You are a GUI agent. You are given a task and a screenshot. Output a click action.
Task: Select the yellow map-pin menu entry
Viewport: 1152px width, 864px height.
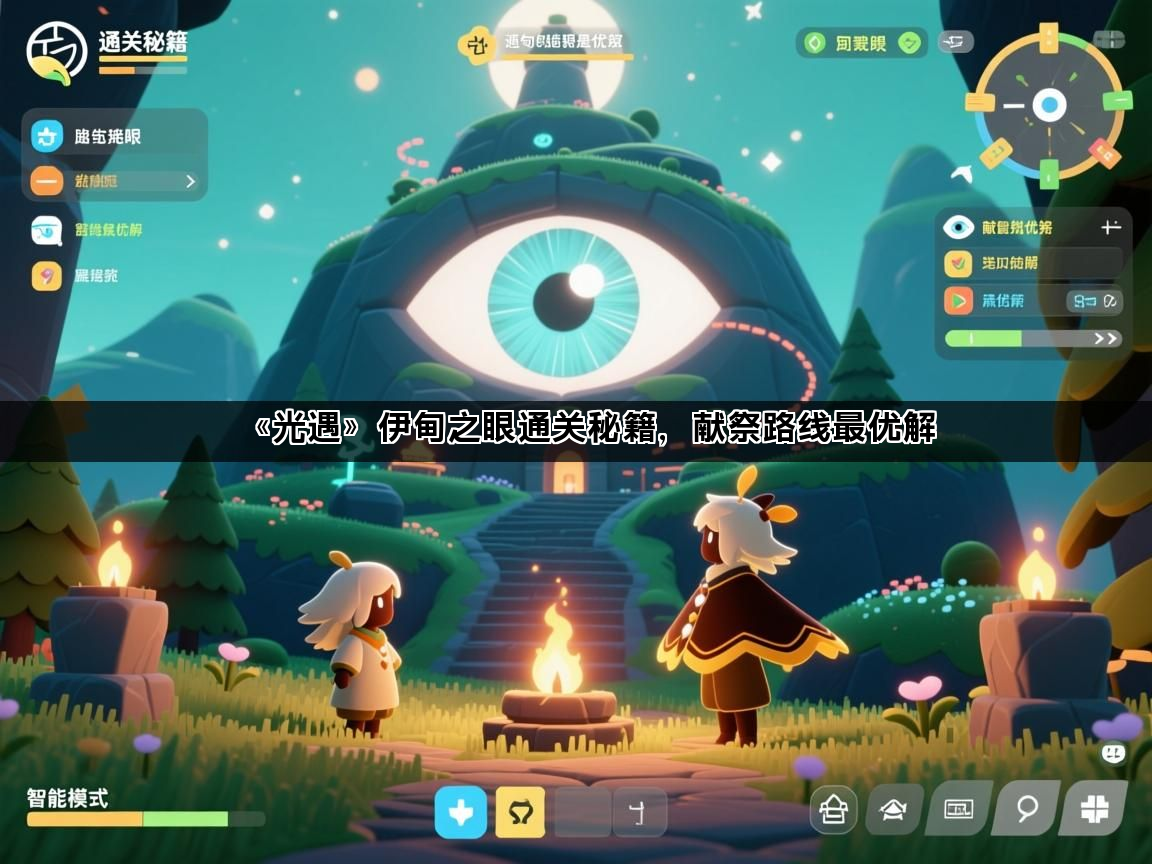point(46,275)
